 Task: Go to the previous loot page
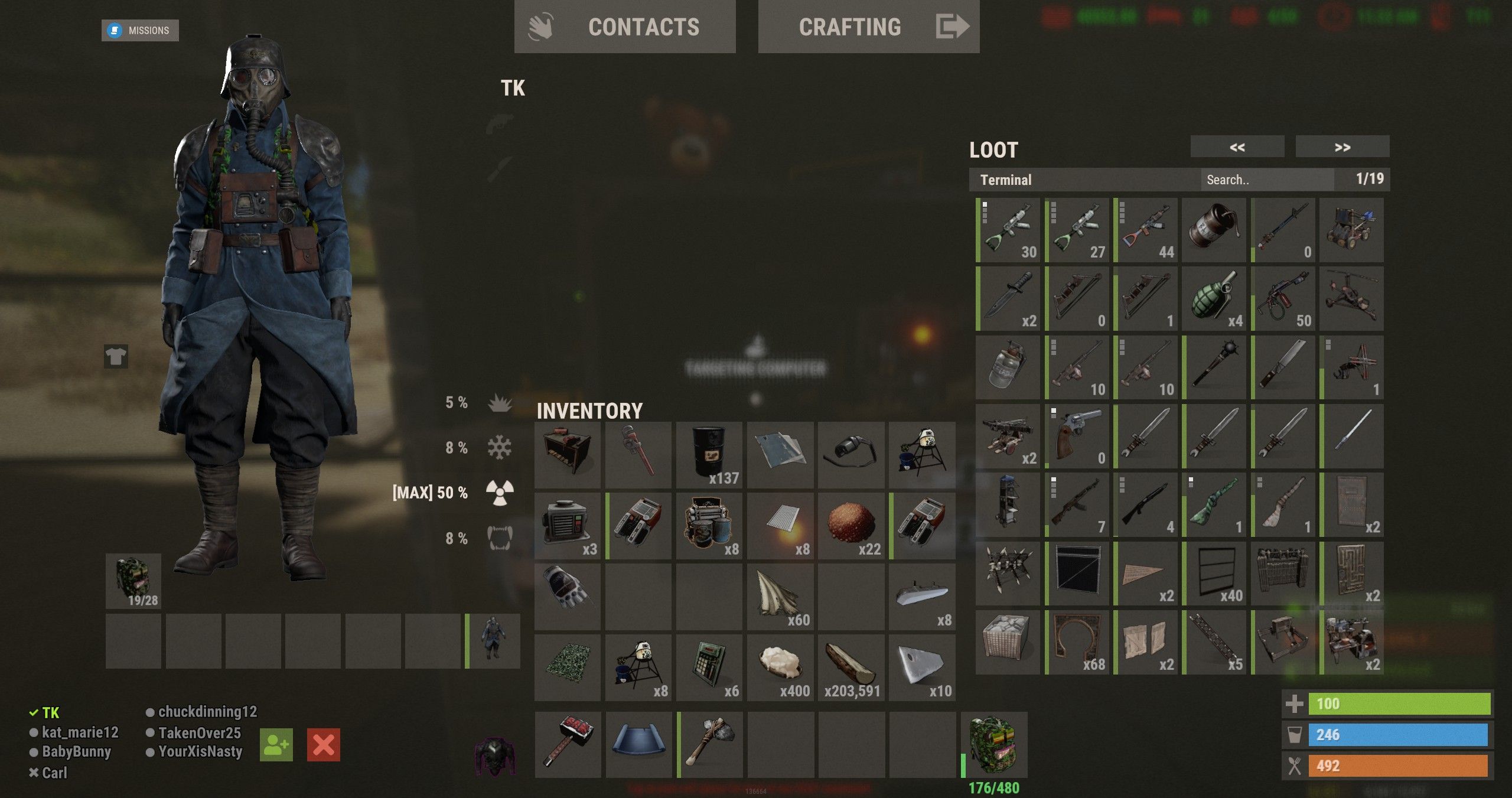[1237, 147]
